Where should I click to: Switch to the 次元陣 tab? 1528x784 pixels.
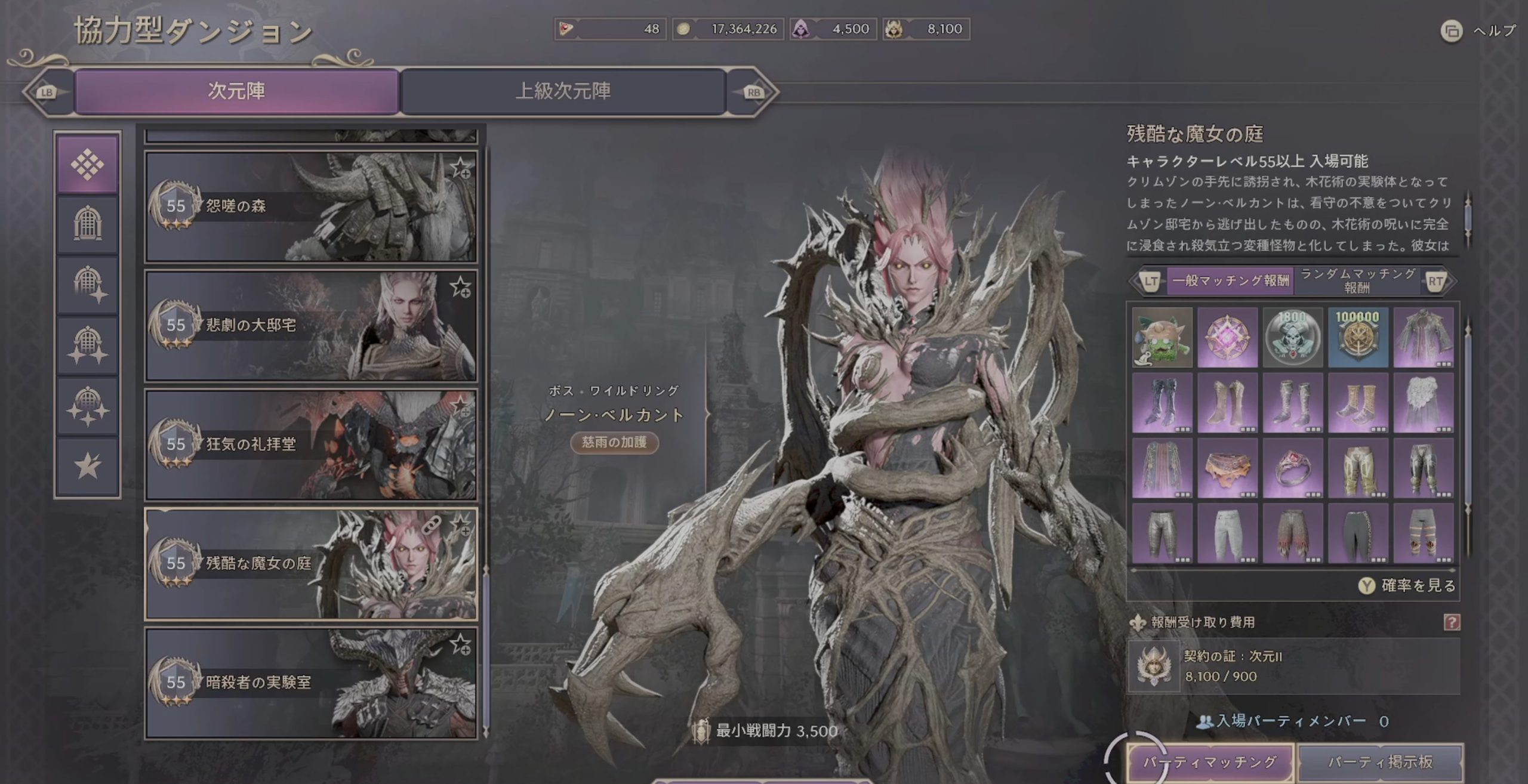[x=236, y=91]
